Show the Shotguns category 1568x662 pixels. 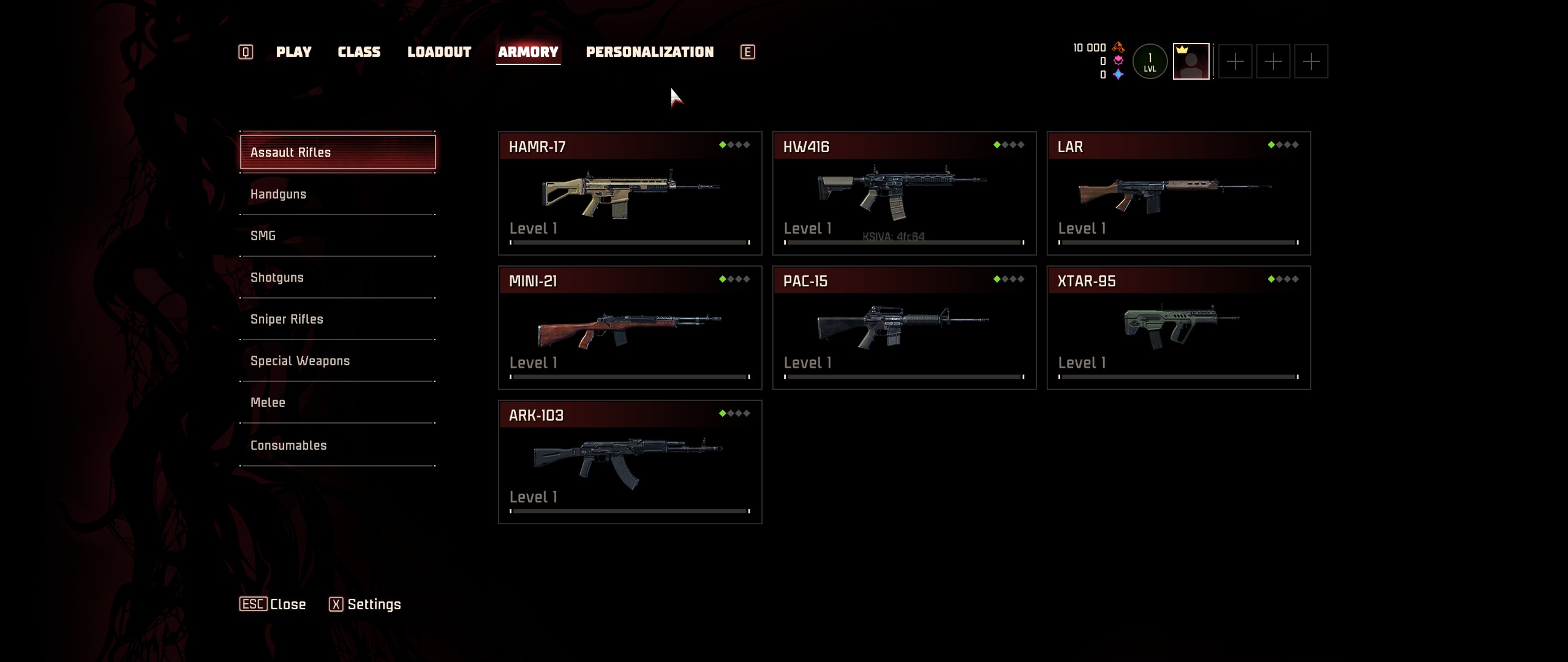tap(337, 278)
